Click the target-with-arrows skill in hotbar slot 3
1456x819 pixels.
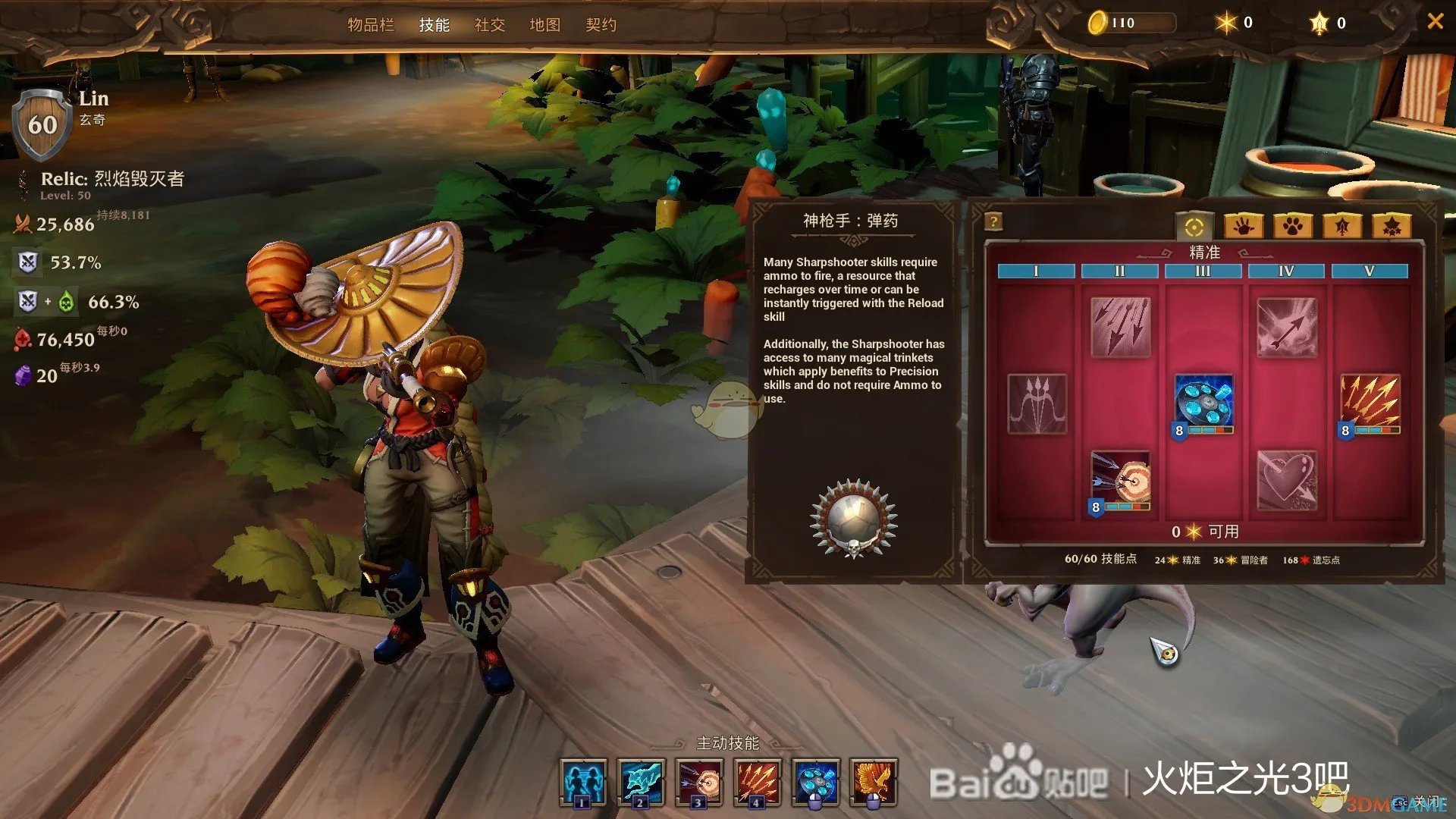pyautogui.click(x=699, y=781)
